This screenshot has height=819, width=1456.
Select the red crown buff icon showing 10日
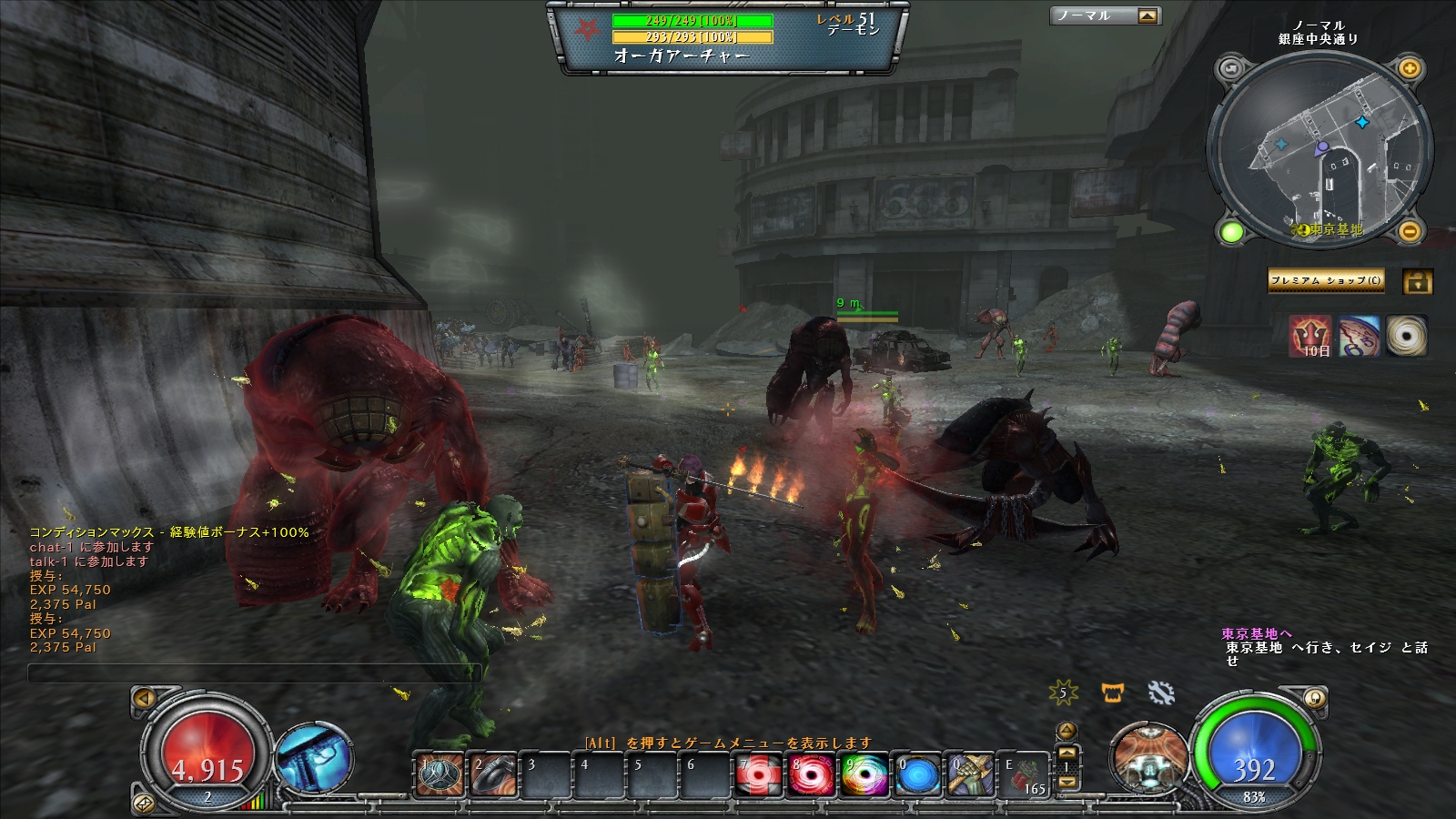(x=1309, y=336)
